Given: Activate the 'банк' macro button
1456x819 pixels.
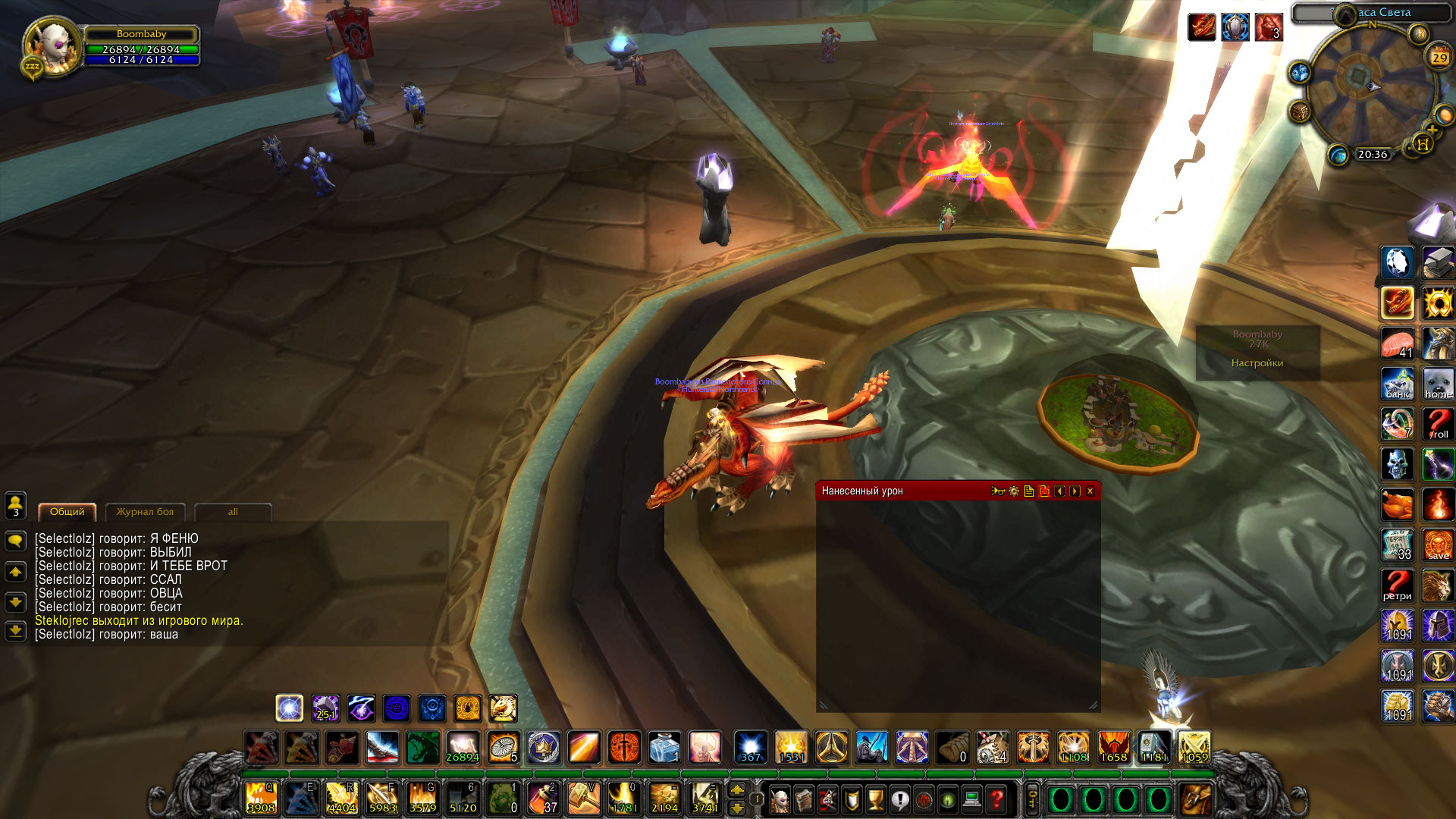Looking at the screenshot, I should pos(1397,384).
